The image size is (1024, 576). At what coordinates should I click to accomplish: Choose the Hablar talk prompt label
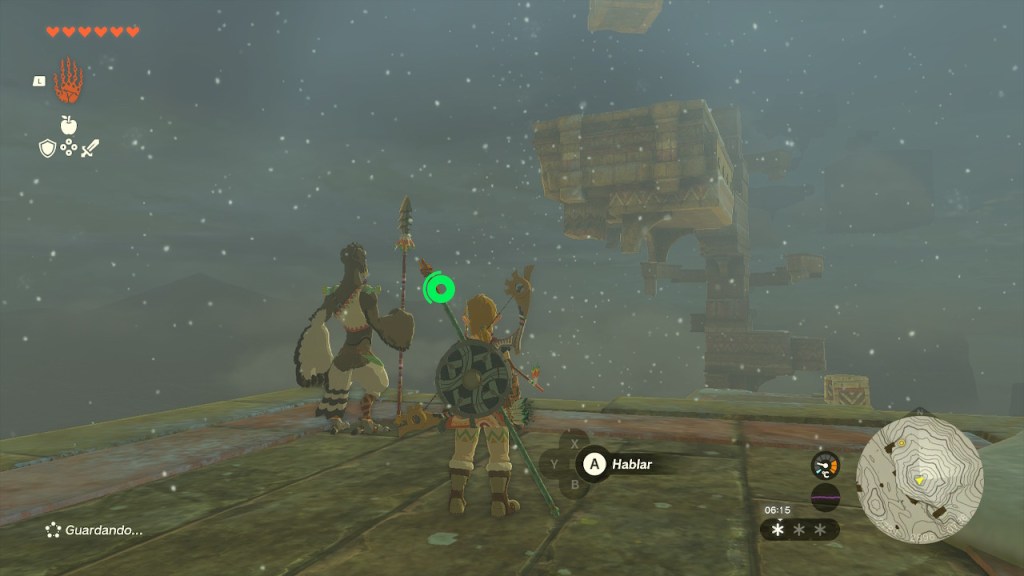(632, 464)
